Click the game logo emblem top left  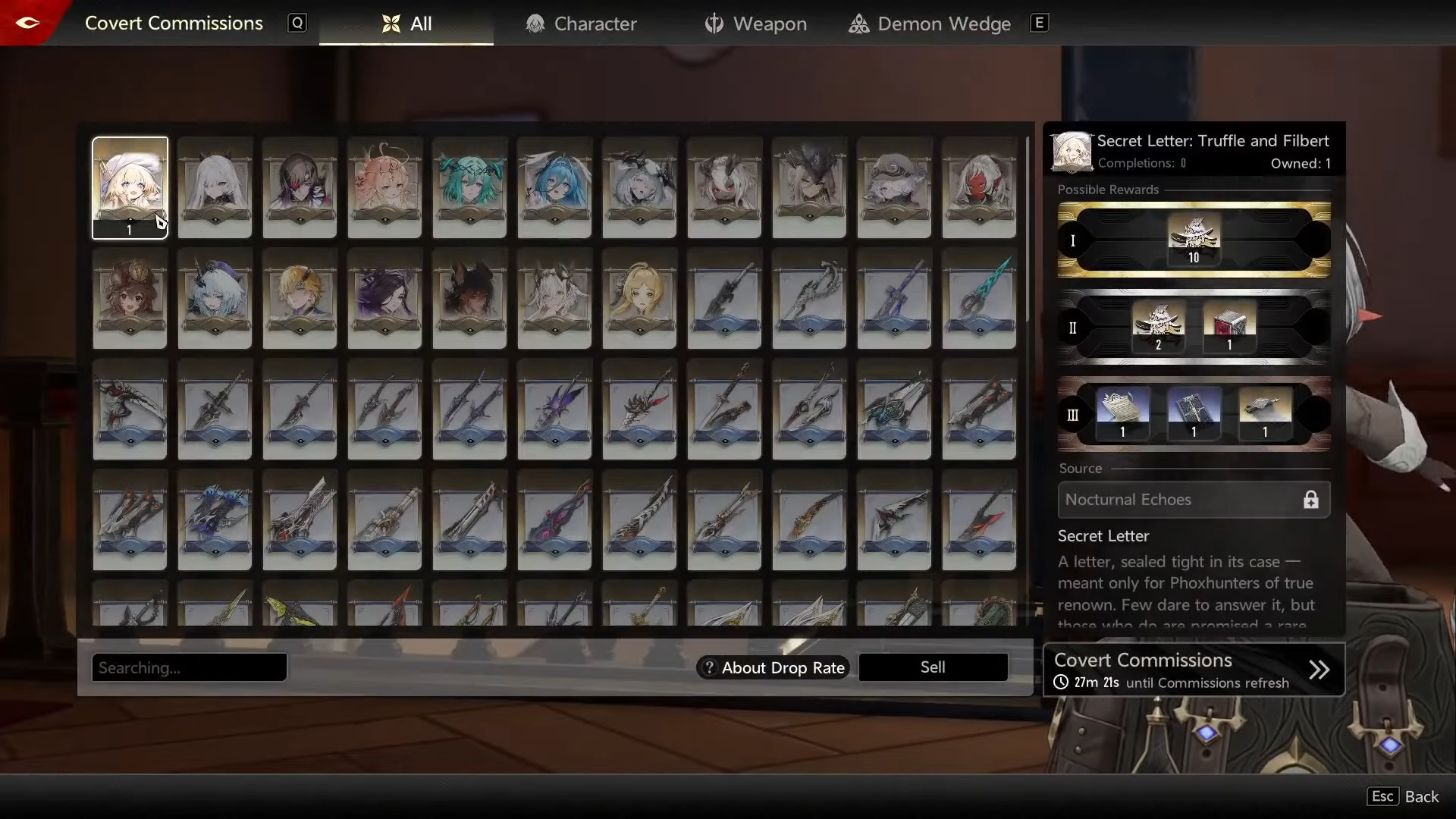coord(28,23)
